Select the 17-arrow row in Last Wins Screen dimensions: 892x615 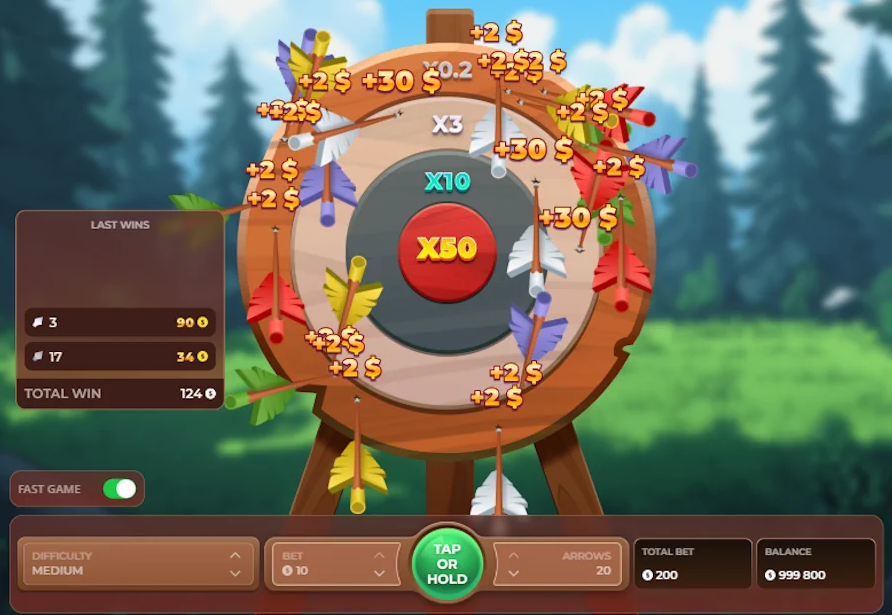pyautogui.click(x=120, y=356)
